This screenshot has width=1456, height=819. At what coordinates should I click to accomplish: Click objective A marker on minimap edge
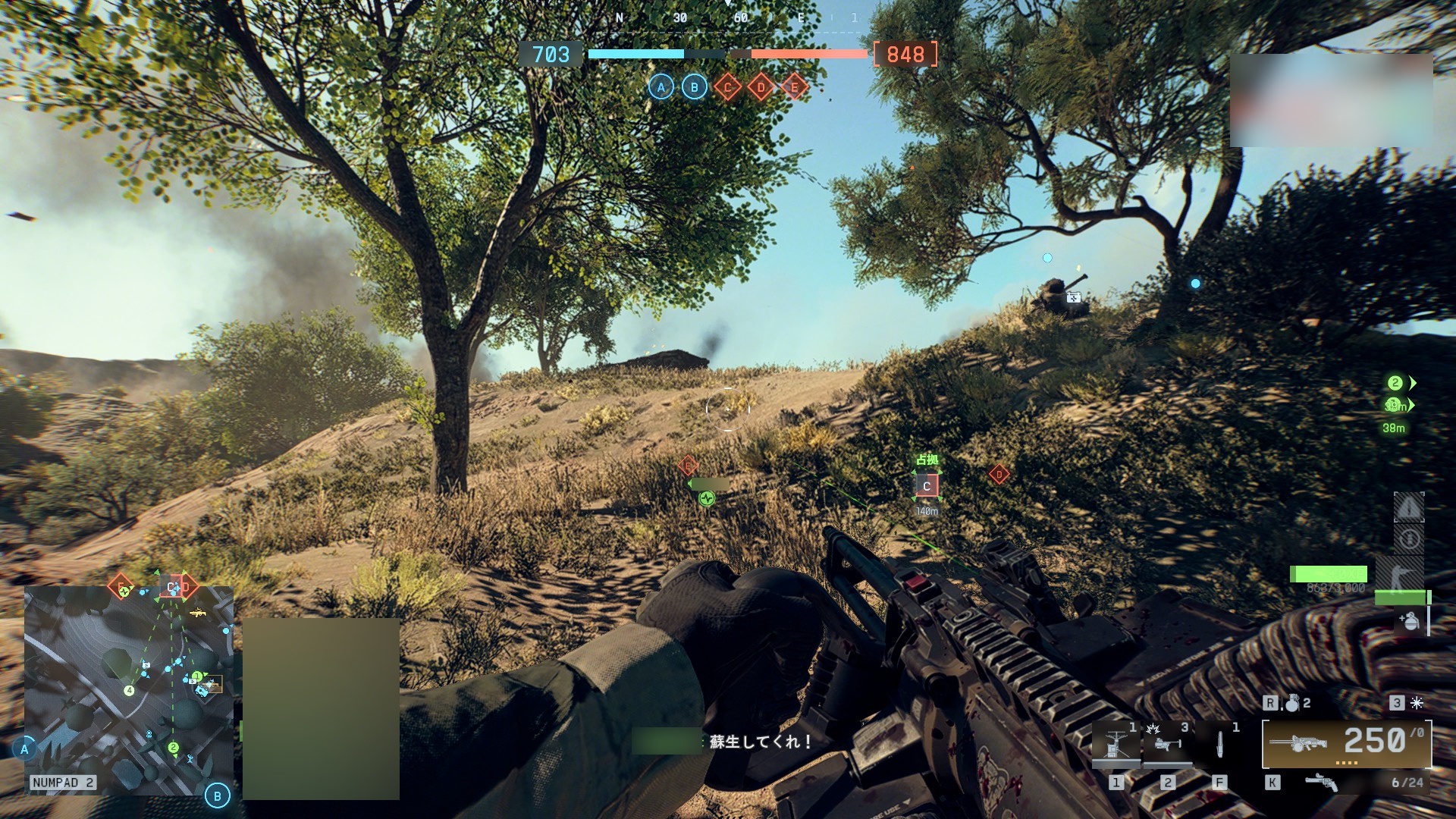[x=24, y=749]
